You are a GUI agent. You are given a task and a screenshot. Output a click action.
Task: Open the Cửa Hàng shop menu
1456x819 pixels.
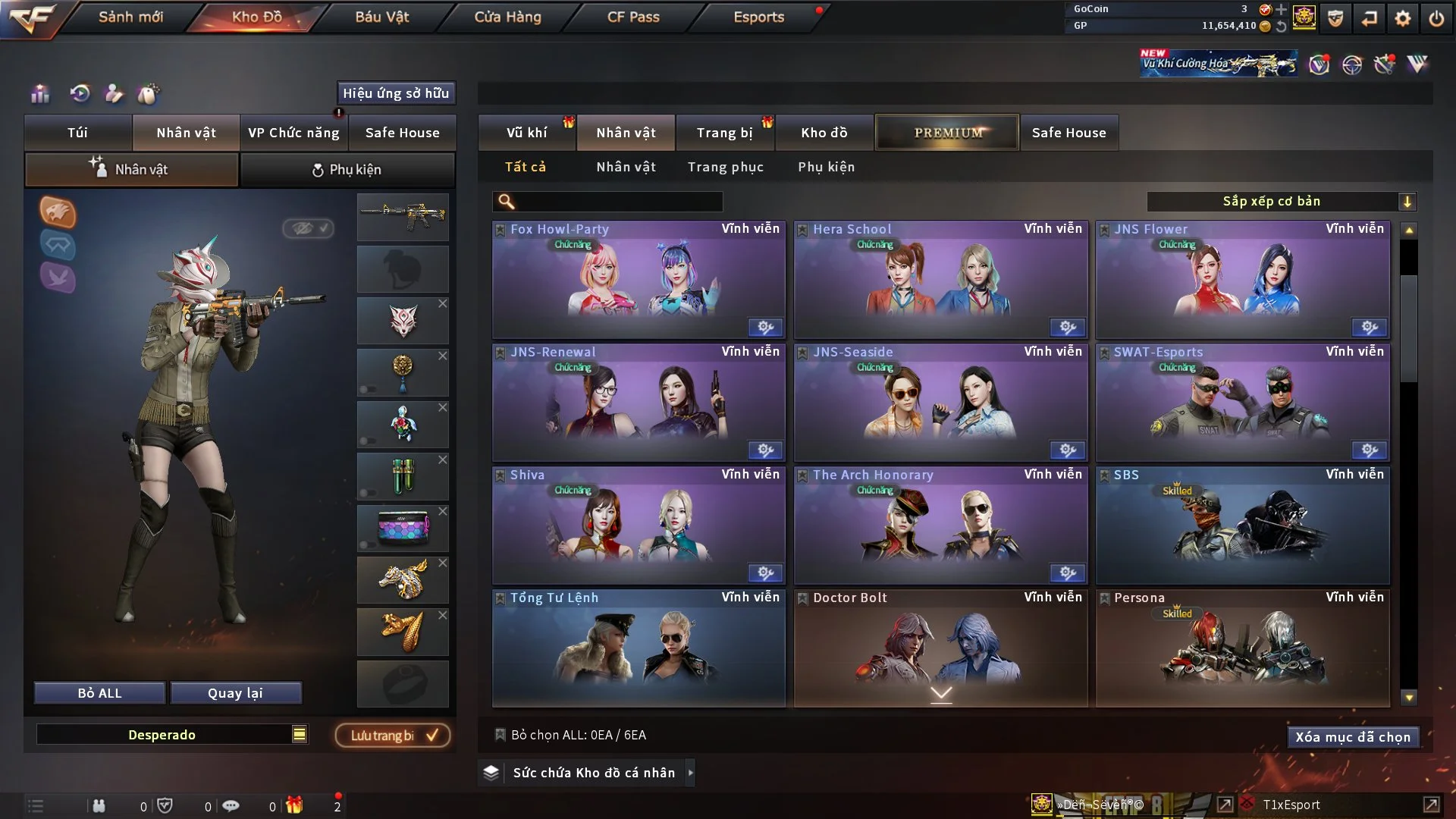point(507,17)
